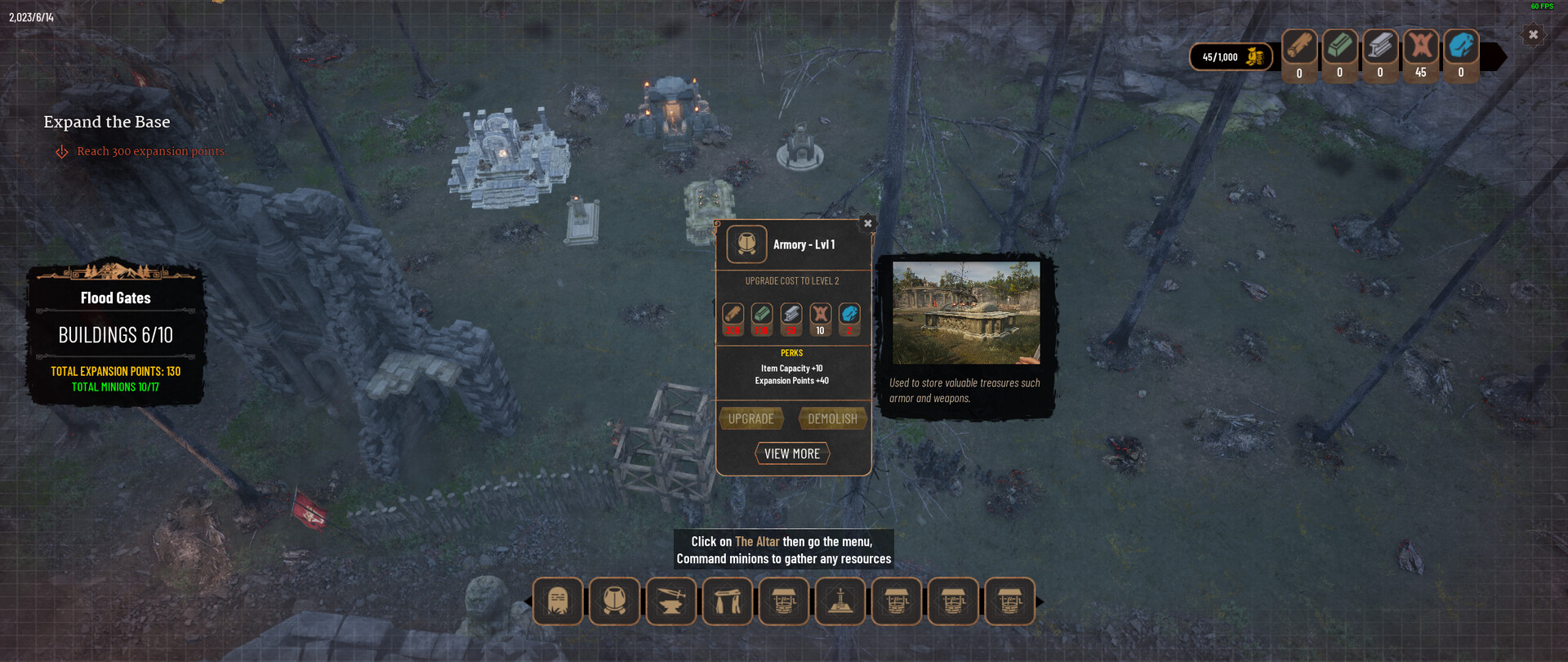
Task: Choose the sword-in-stone monument building
Action: [x=840, y=602]
